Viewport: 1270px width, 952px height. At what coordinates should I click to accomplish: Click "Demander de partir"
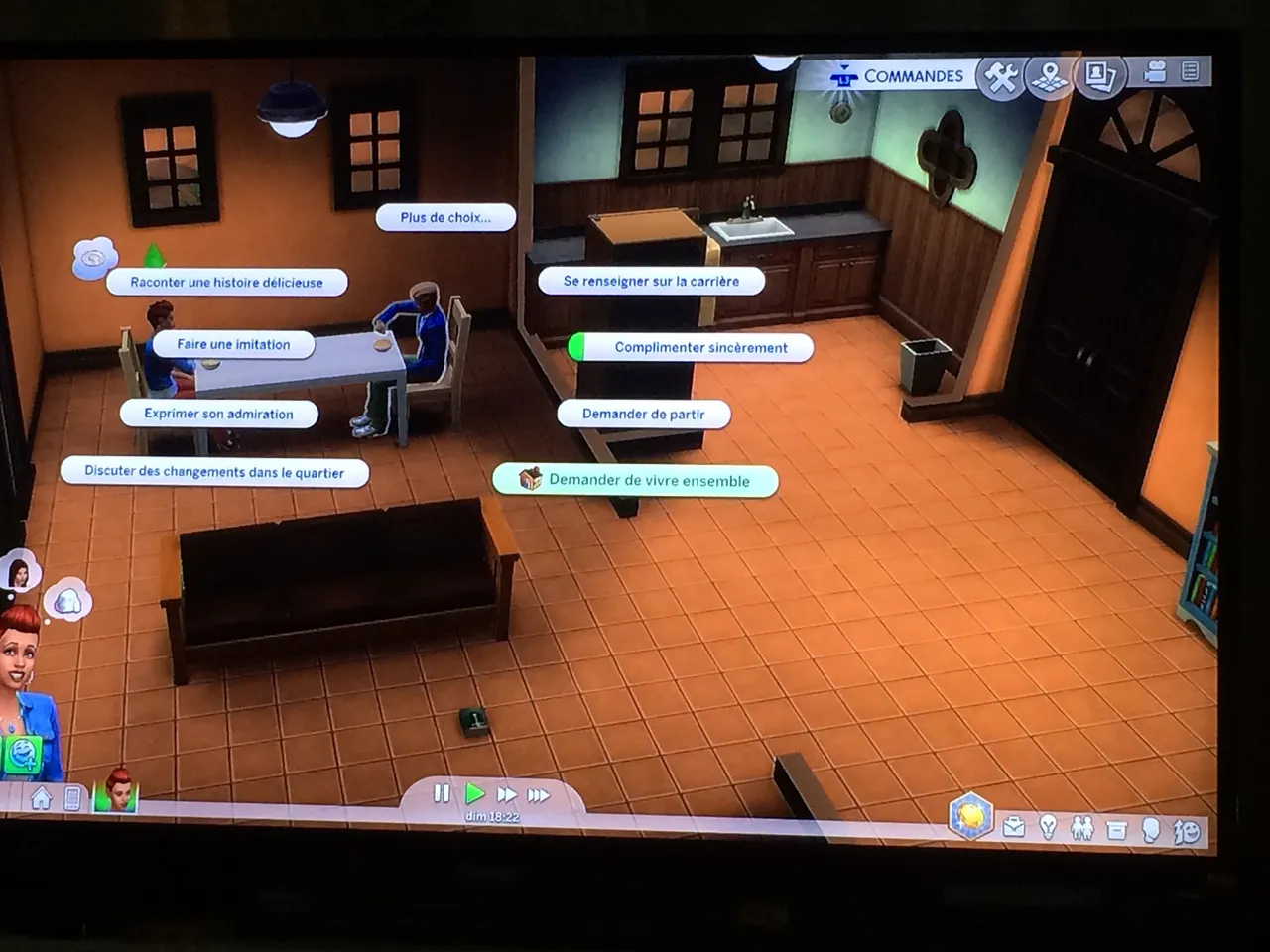(x=644, y=414)
